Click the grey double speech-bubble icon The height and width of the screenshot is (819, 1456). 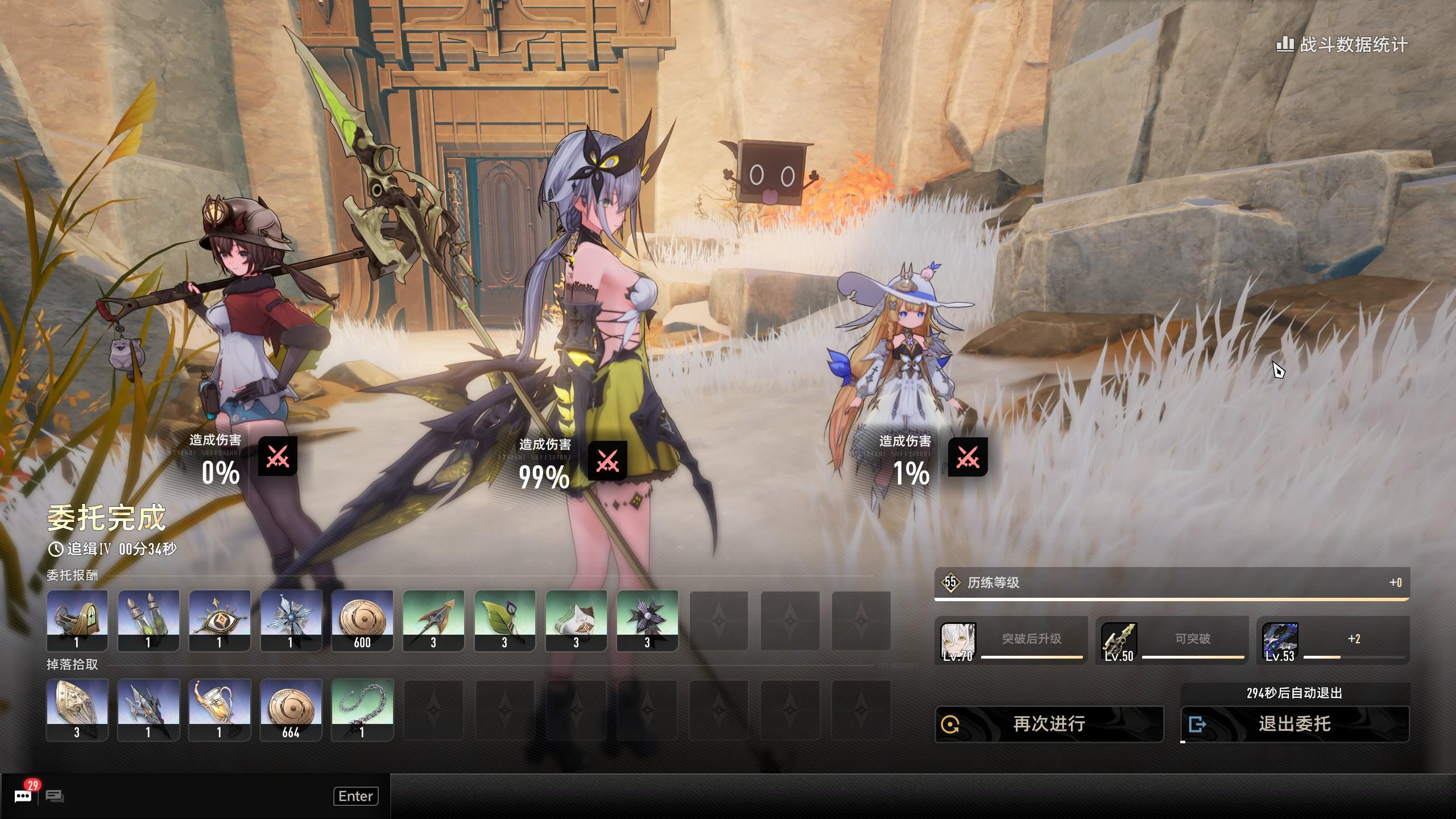55,796
